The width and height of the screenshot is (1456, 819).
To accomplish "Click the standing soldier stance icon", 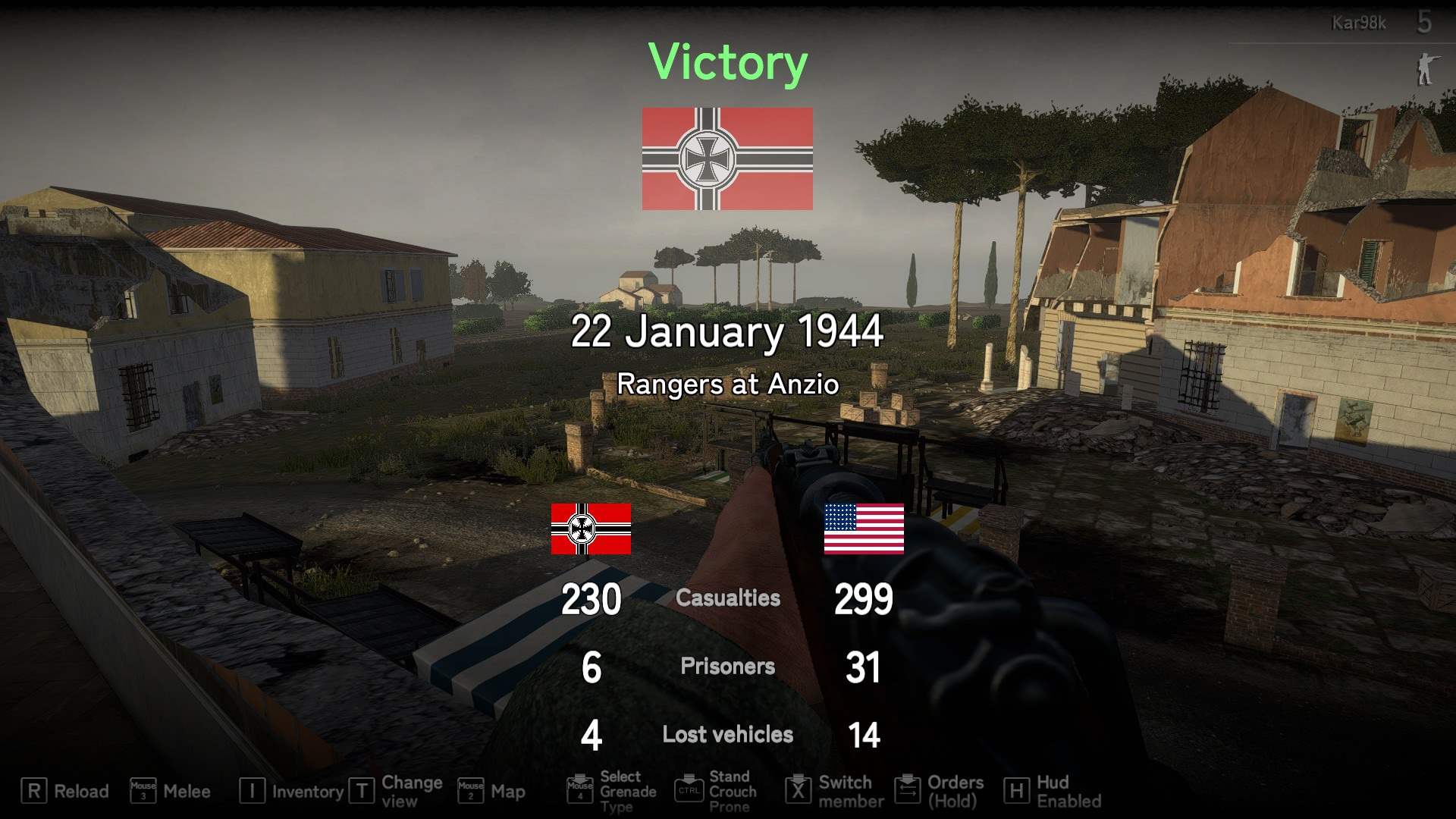I will 1426,69.
